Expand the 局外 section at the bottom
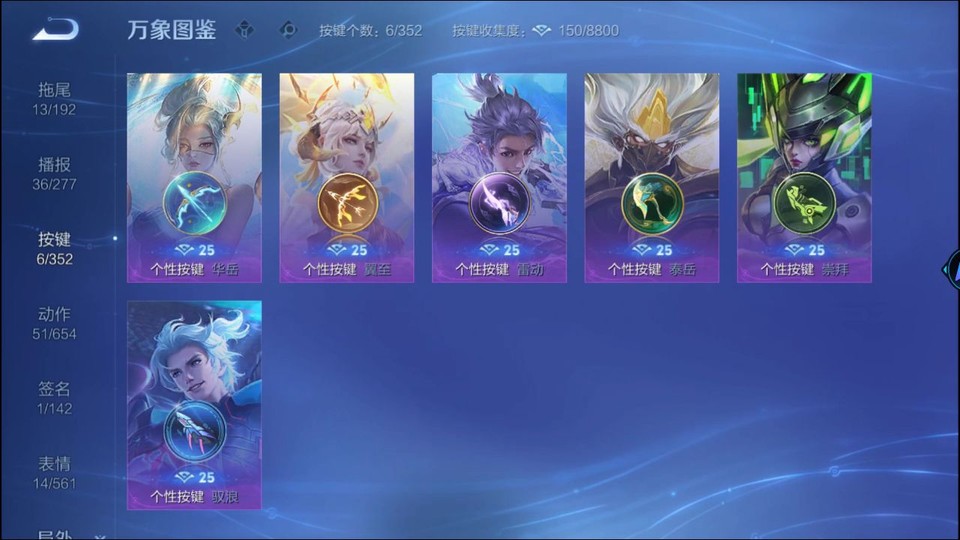This screenshot has width=960, height=540. [x=68, y=534]
